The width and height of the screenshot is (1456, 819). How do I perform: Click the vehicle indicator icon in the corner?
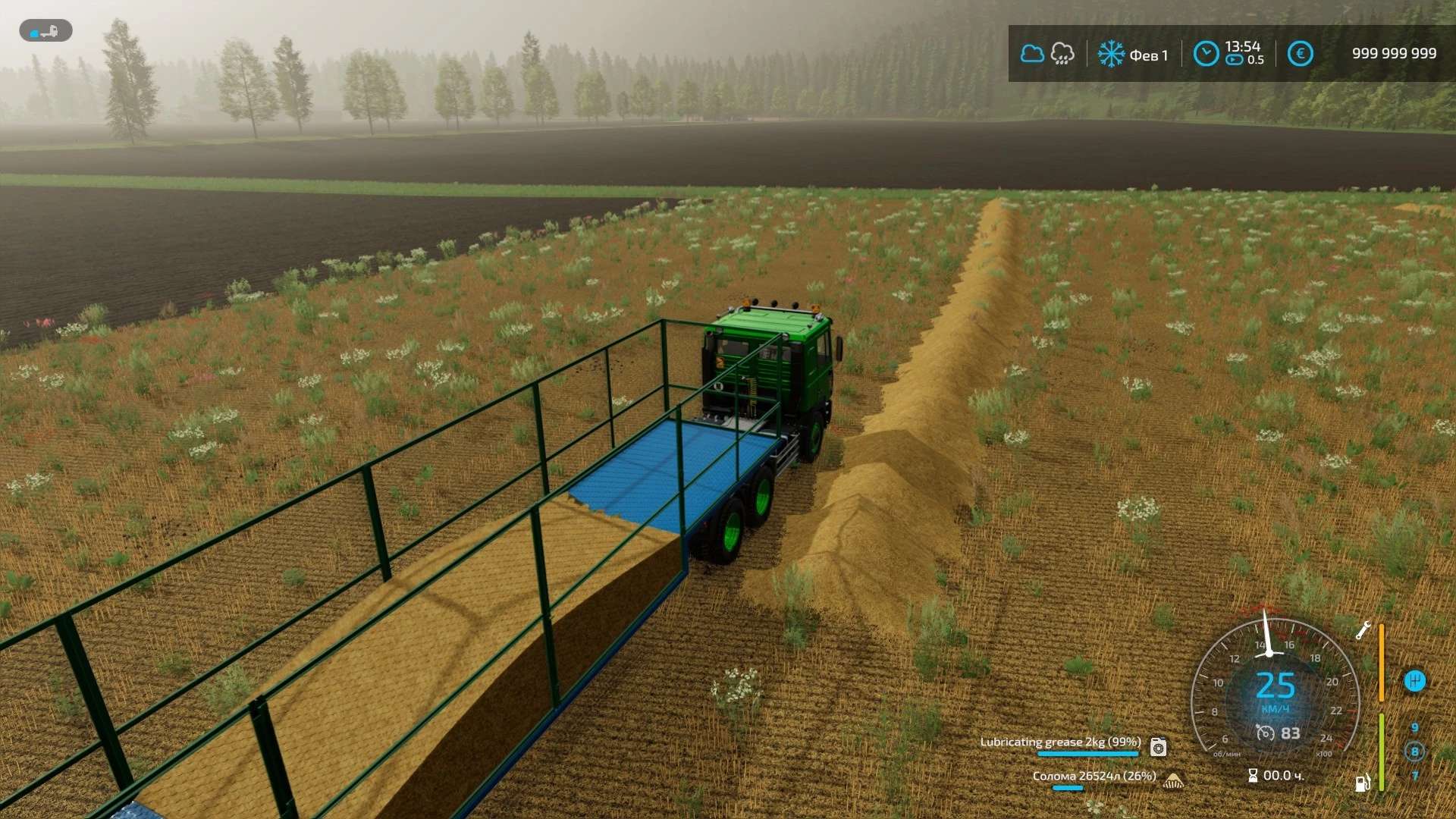(x=45, y=31)
